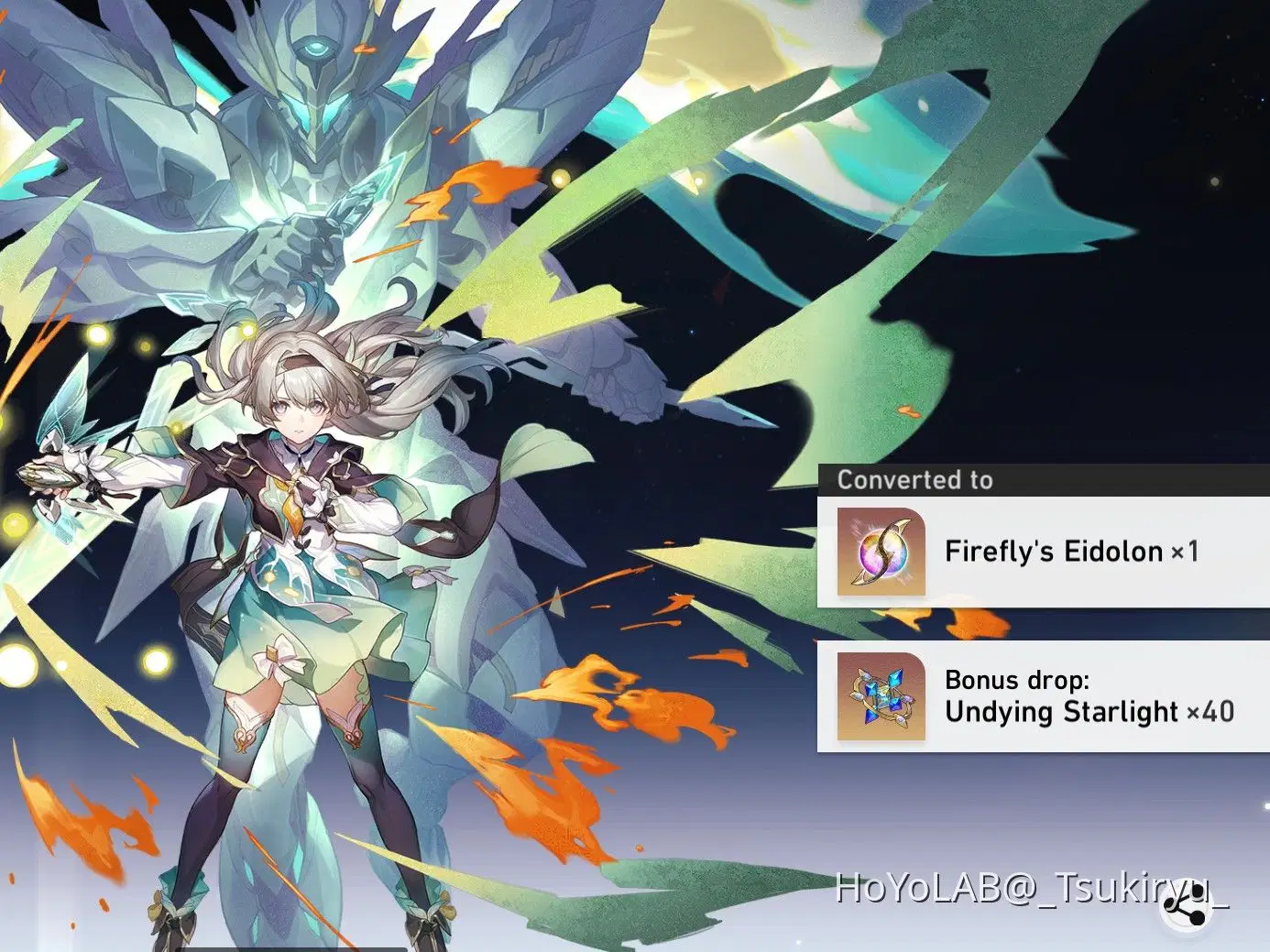Expand the Firefly's Eidolon row for details
The width and height of the screenshot is (1270, 952).
tap(1045, 552)
